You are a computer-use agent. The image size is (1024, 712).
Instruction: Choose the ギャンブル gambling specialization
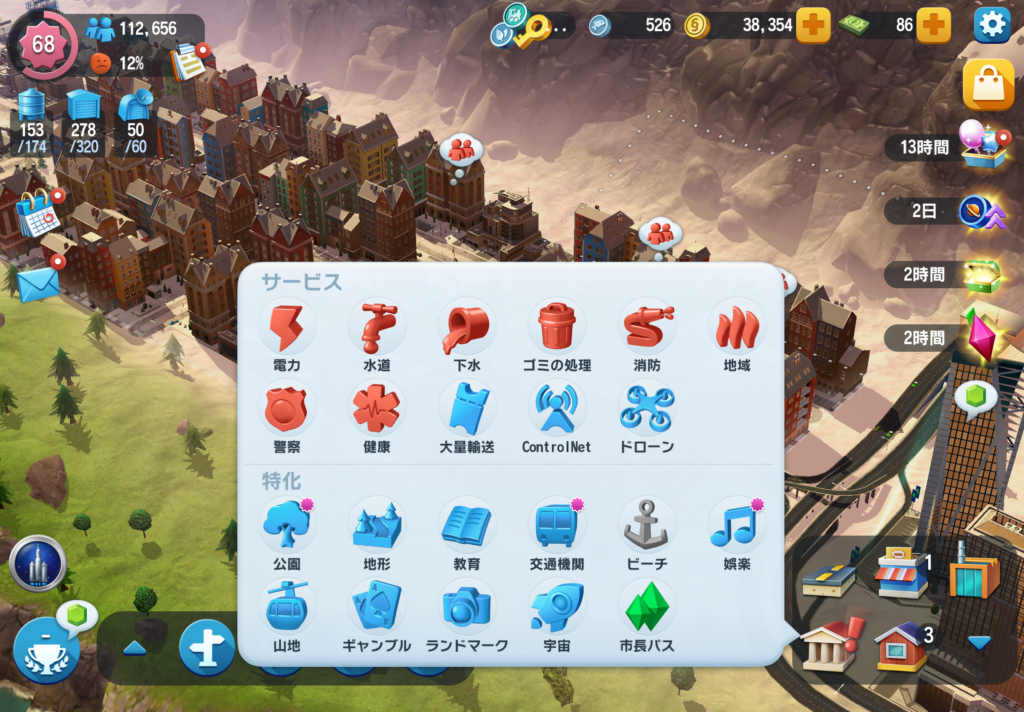[x=376, y=607]
